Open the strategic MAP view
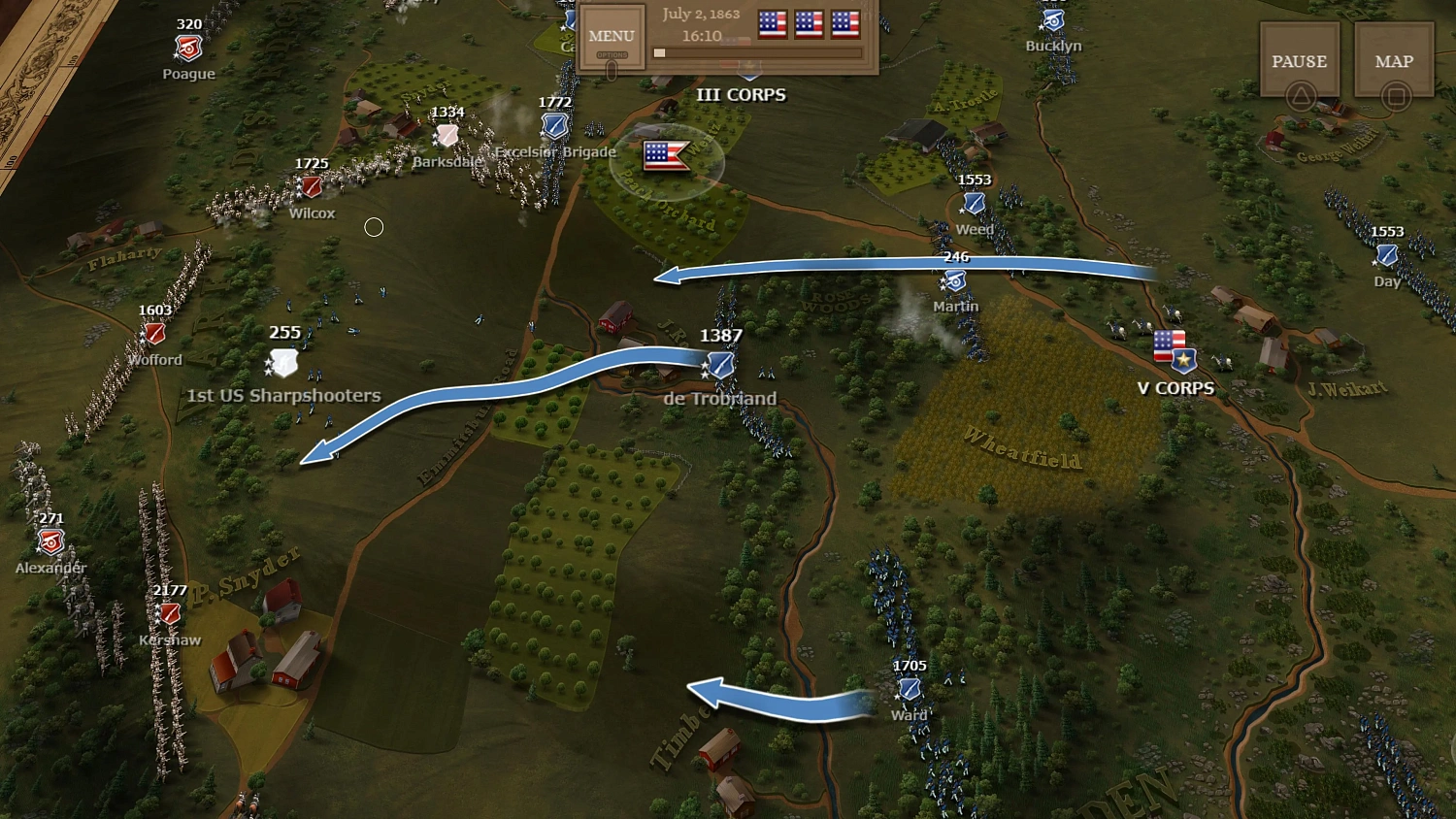The height and width of the screenshot is (819, 1456). [x=1393, y=60]
